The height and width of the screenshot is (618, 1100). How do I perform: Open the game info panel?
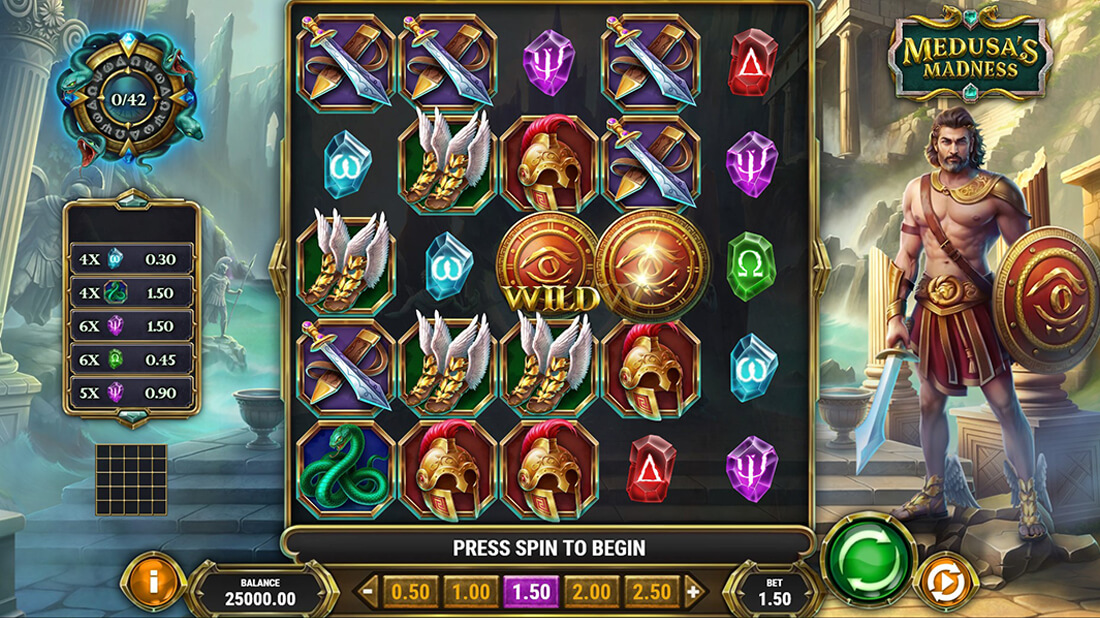pyautogui.click(x=152, y=582)
